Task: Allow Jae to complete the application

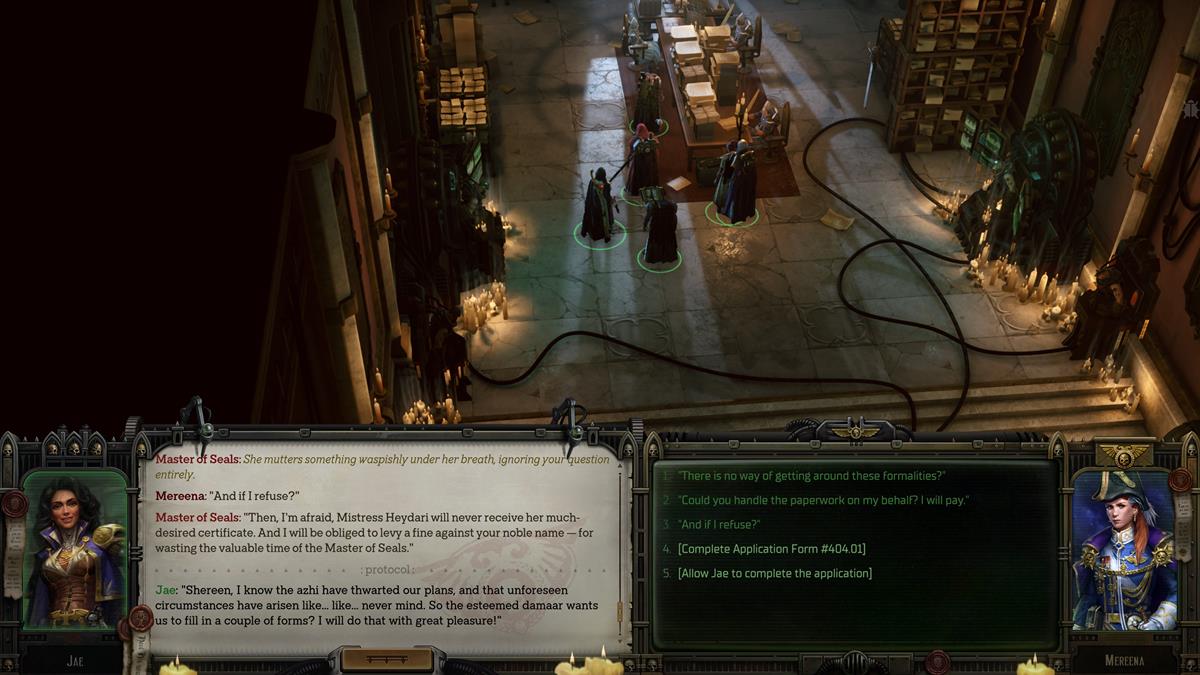Action: point(774,573)
